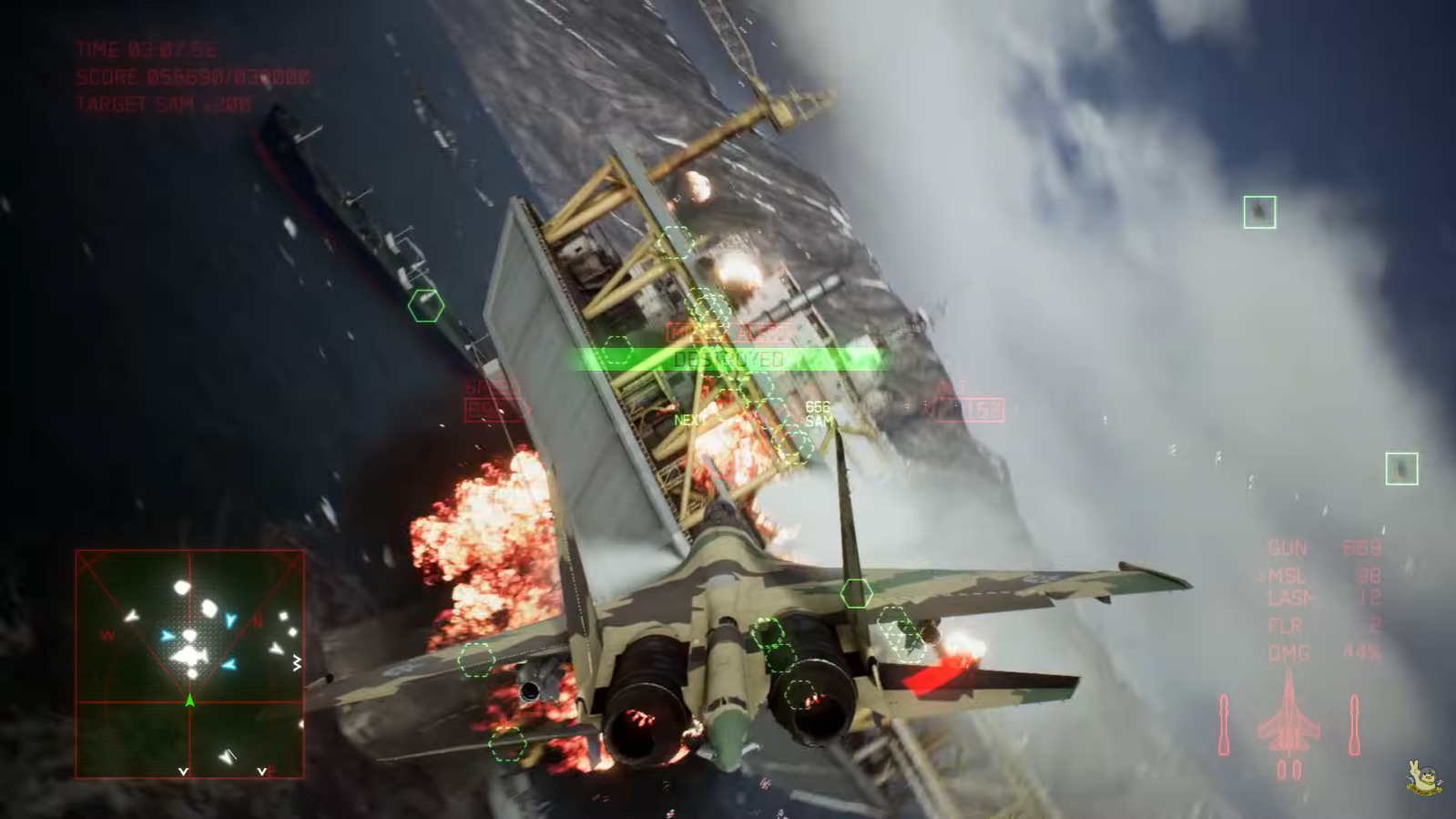Viewport: 1456px width, 819px height.
Task: Click the green target square near top right
Action: 1257,210
